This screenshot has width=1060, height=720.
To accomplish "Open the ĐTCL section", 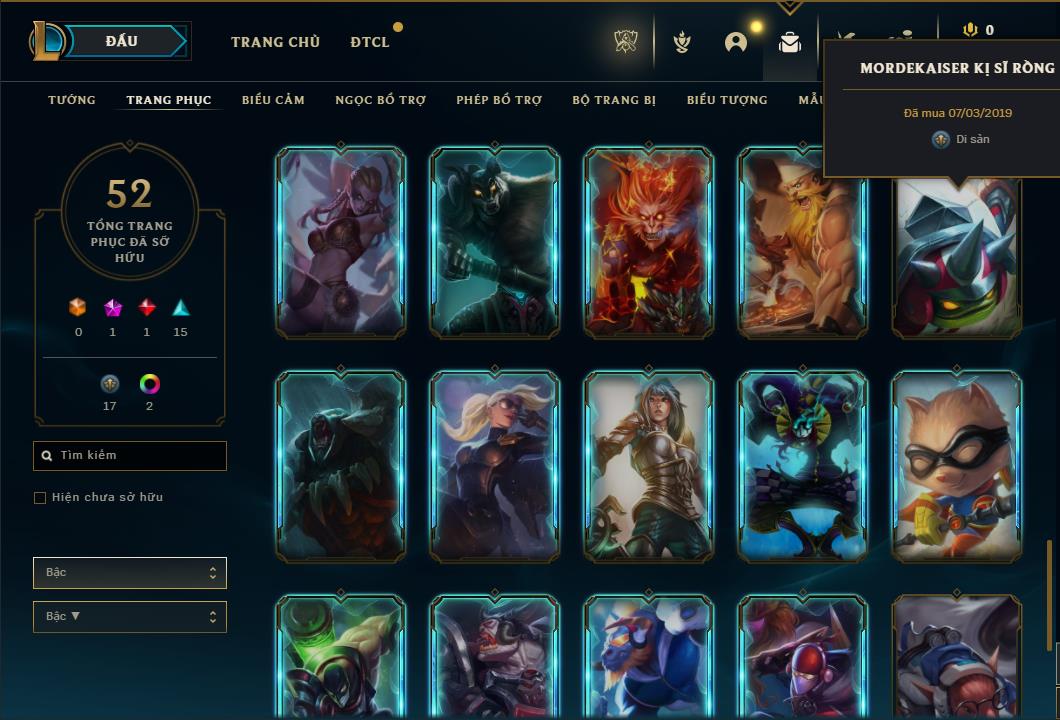I will [x=370, y=42].
